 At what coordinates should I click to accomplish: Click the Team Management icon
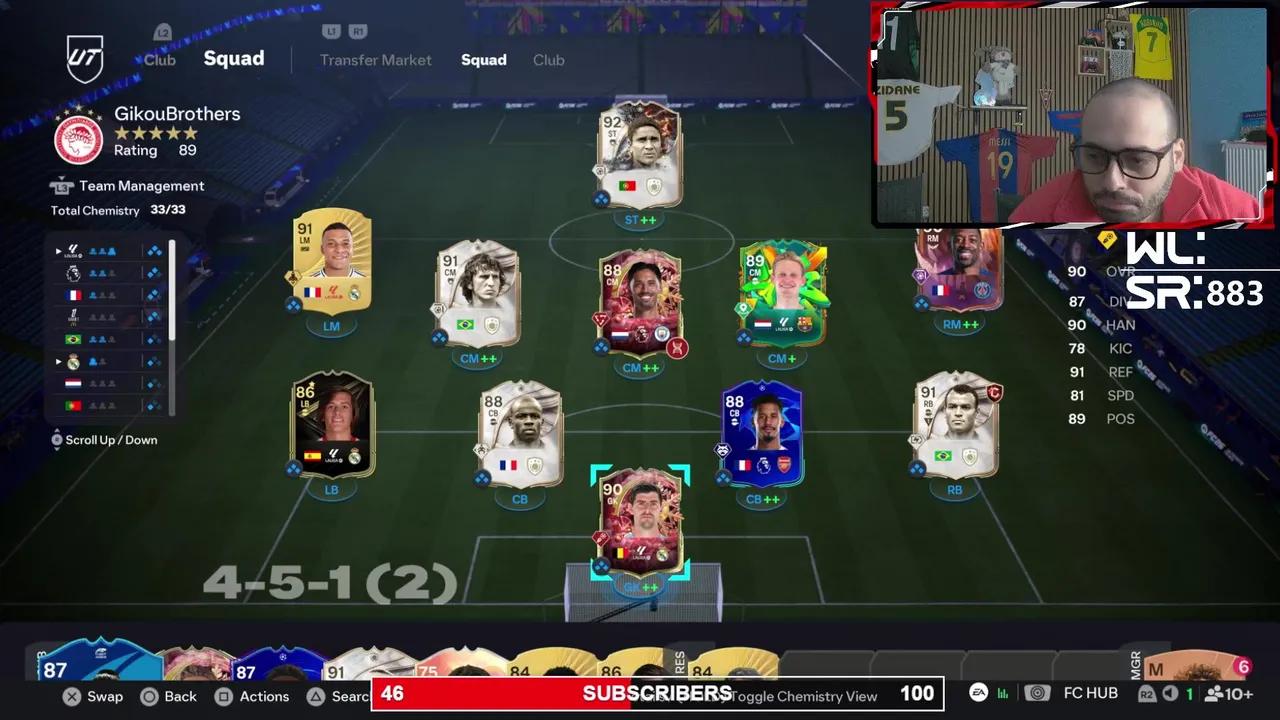[62, 186]
